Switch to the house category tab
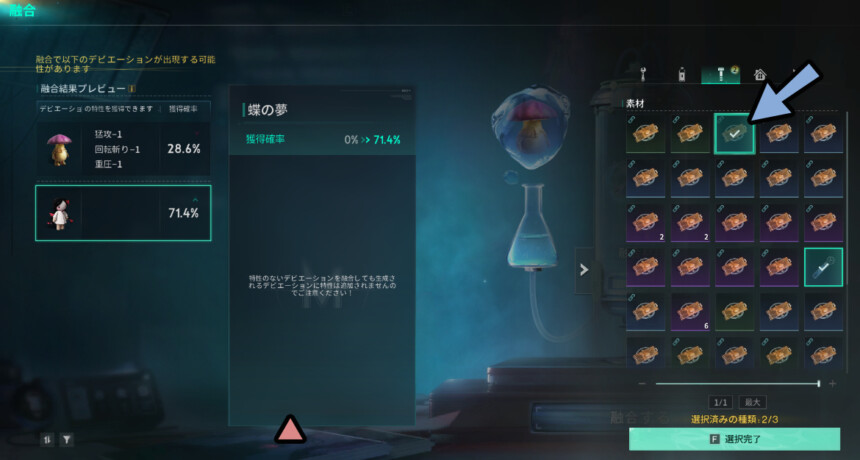This screenshot has height=460, width=860. [x=759, y=74]
